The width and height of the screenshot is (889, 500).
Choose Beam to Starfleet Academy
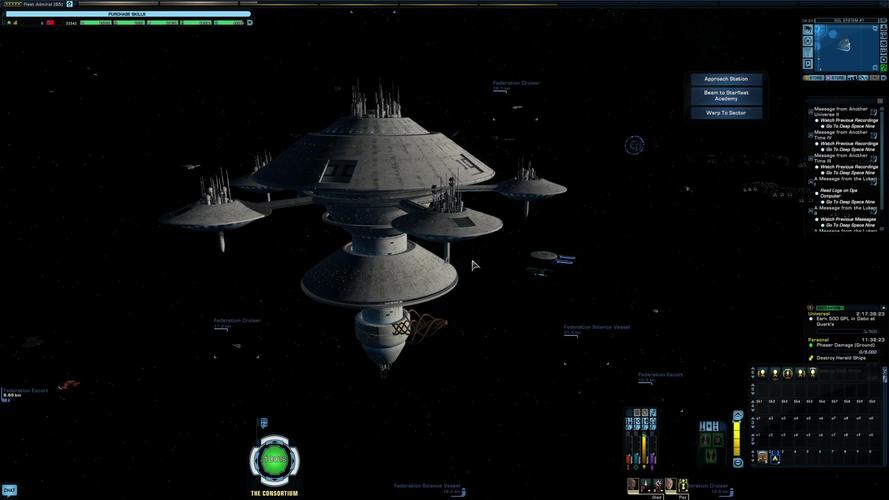[725, 96]
